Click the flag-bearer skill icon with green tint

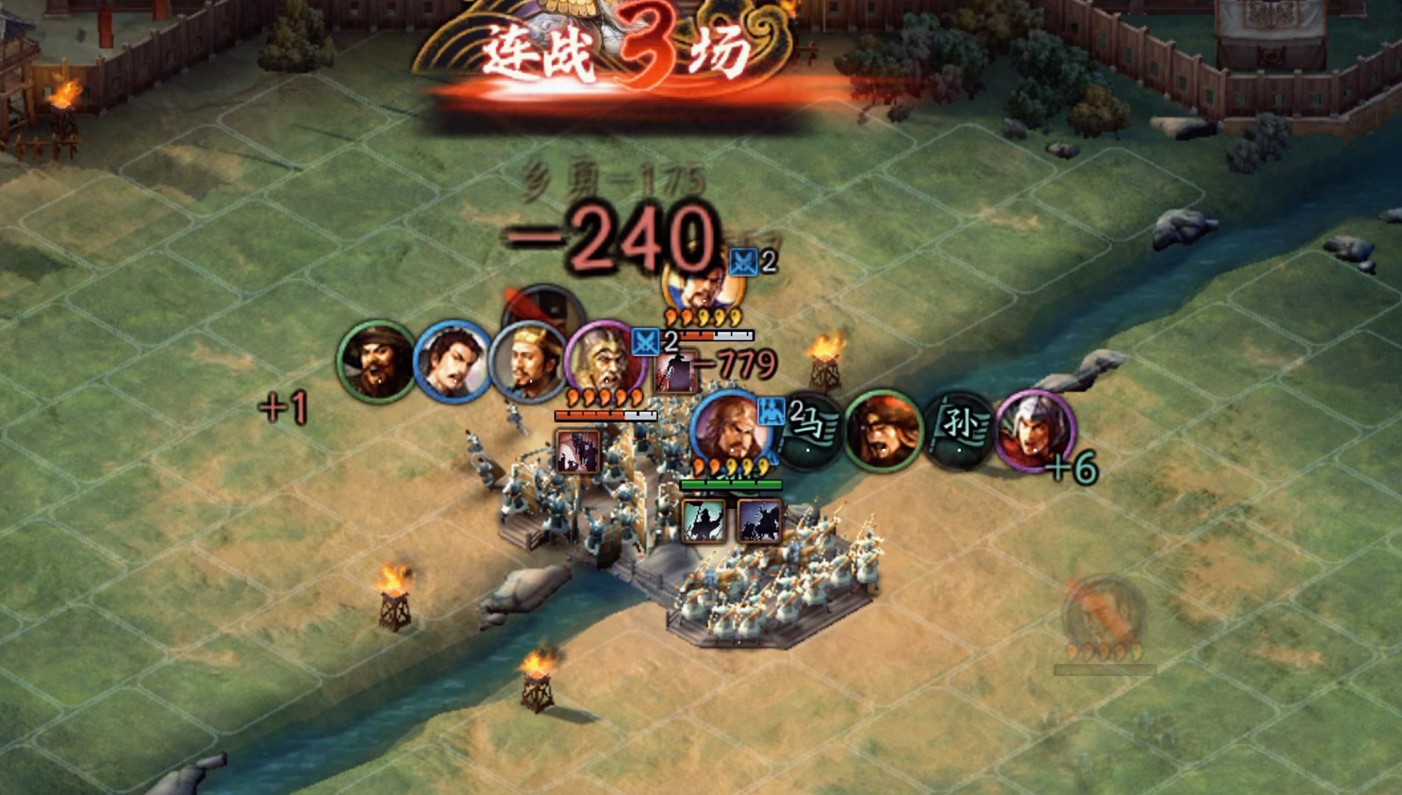tap(703, 521)
